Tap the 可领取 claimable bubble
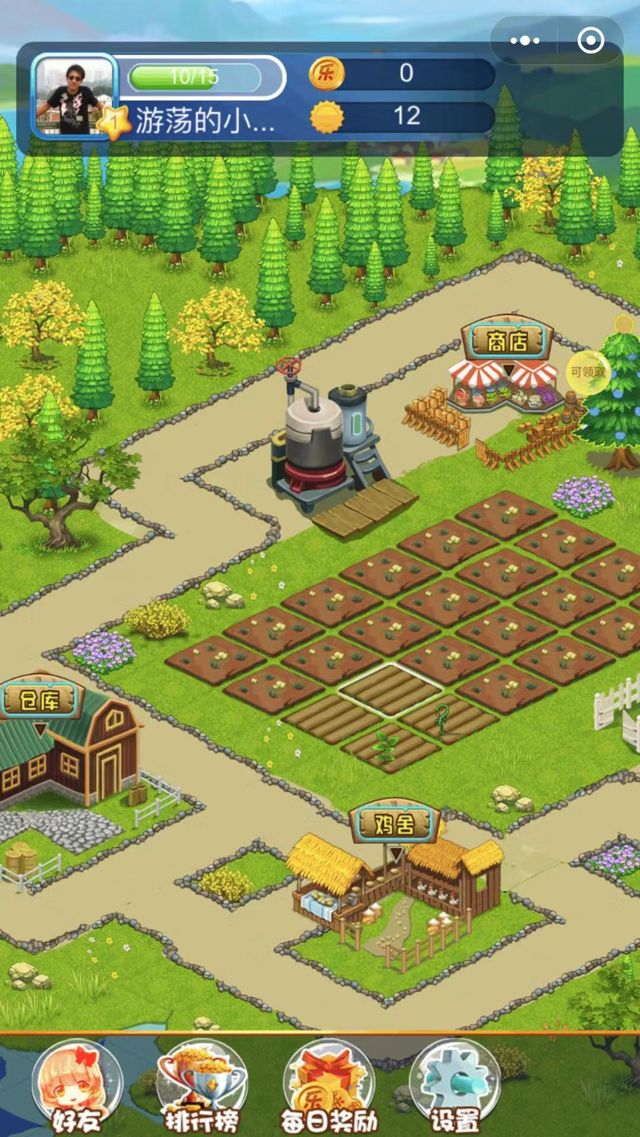Screen dimensions: 640x1137 589,371
